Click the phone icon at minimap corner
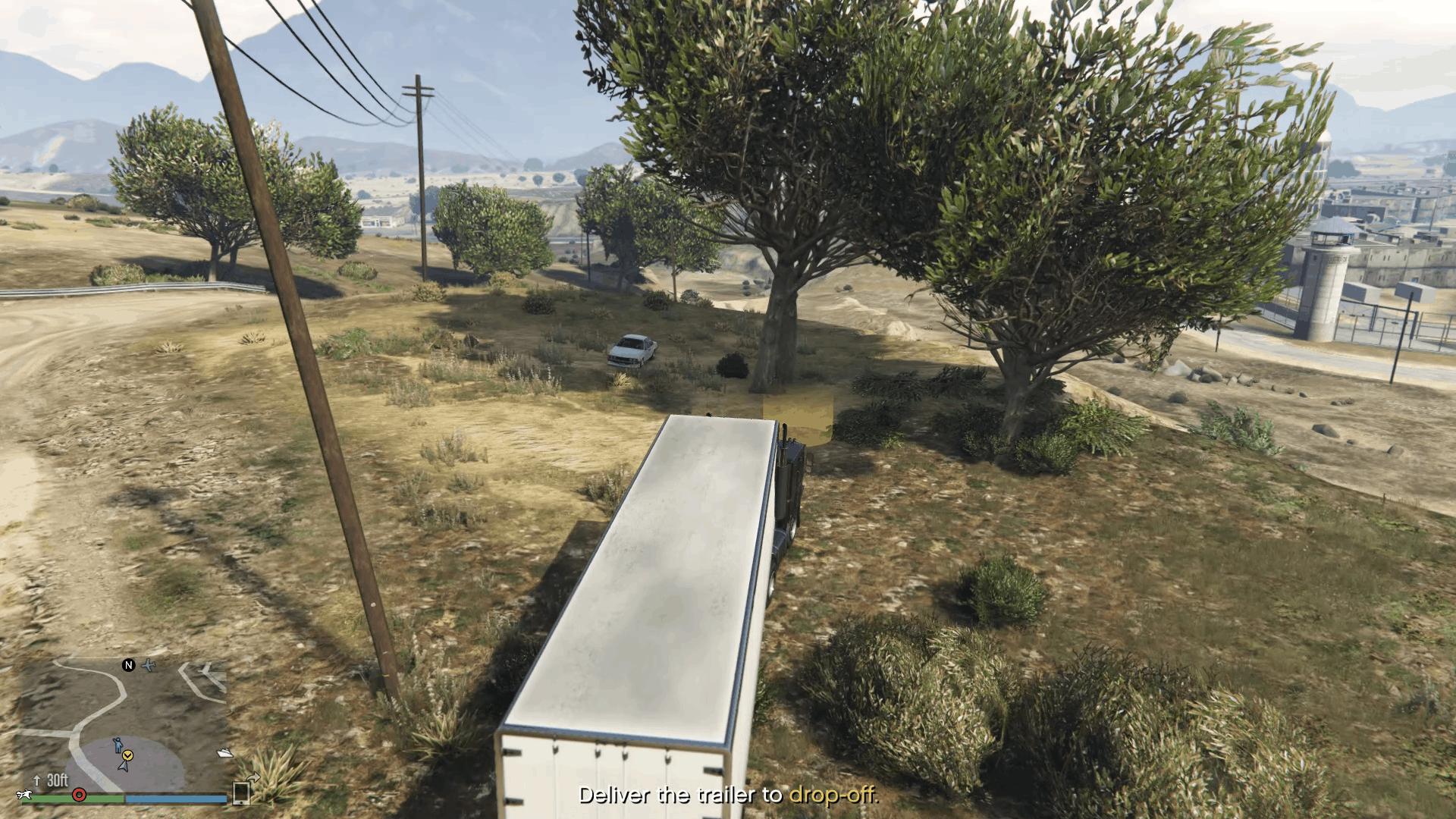 coord(241,795)
